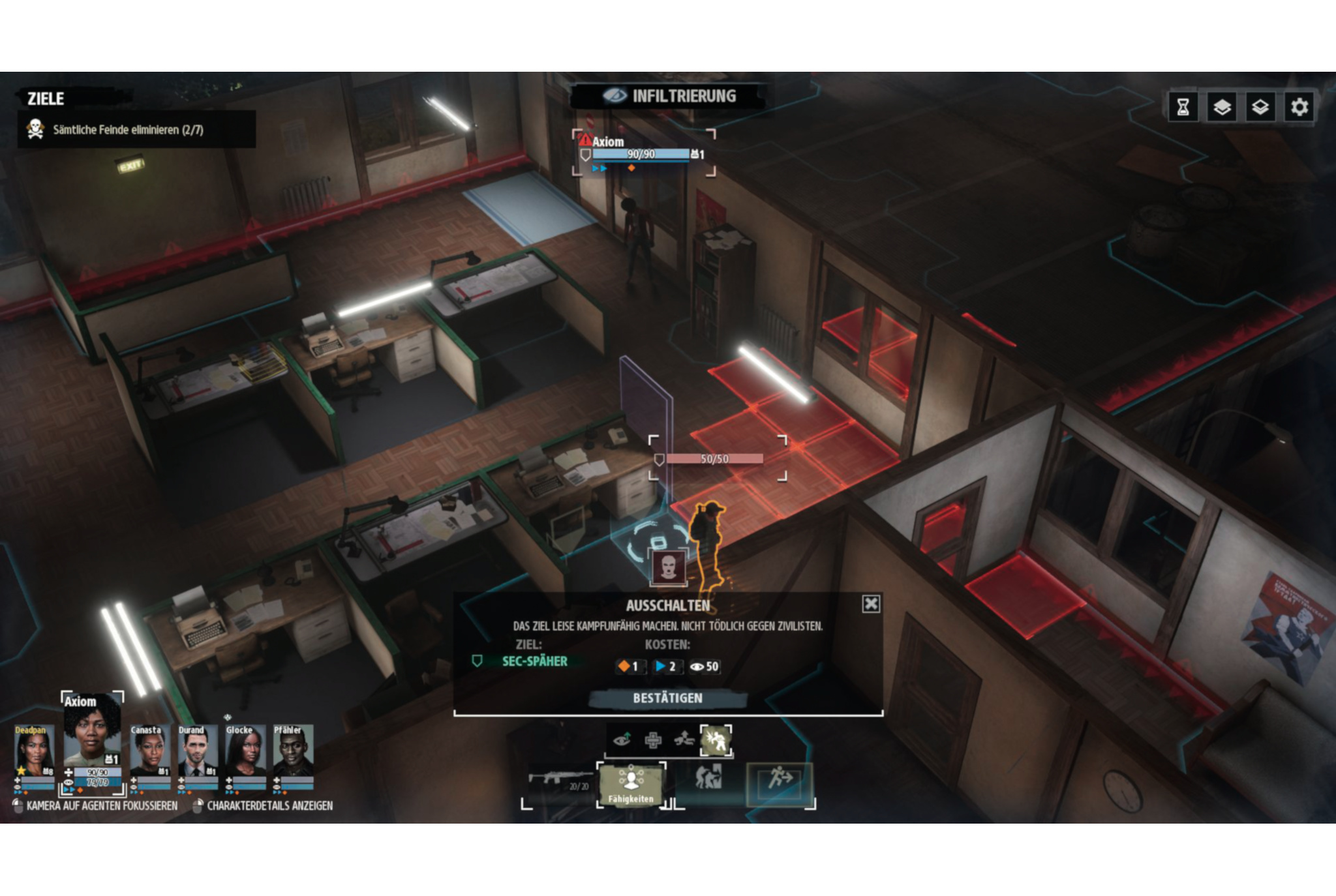Select the rifle weapon slot
Image resolution: width=1336 pixels, height=896 pixels.
pos(558,781)
